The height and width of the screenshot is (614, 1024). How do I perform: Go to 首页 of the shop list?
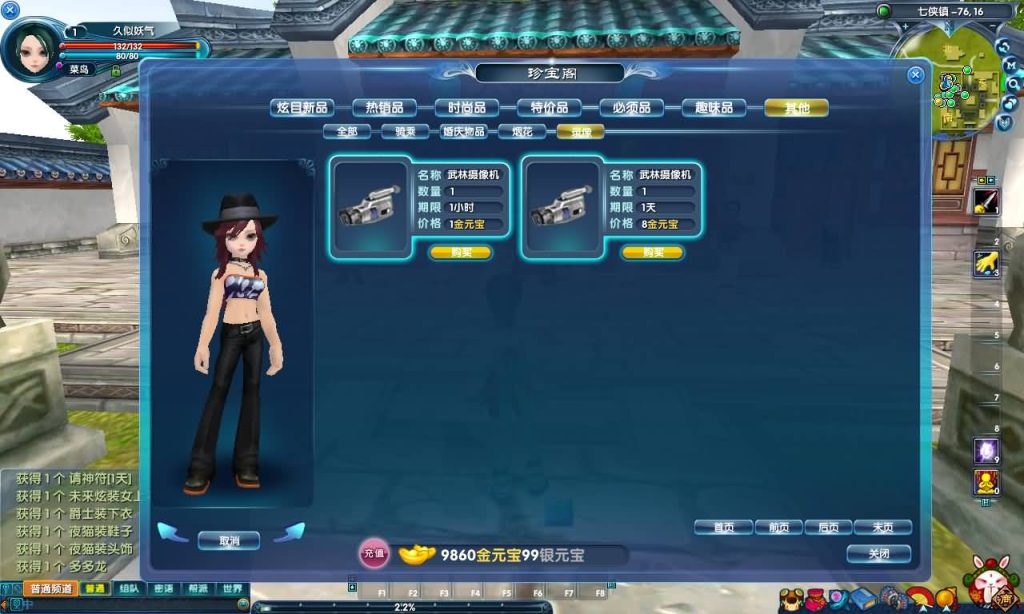723,527
